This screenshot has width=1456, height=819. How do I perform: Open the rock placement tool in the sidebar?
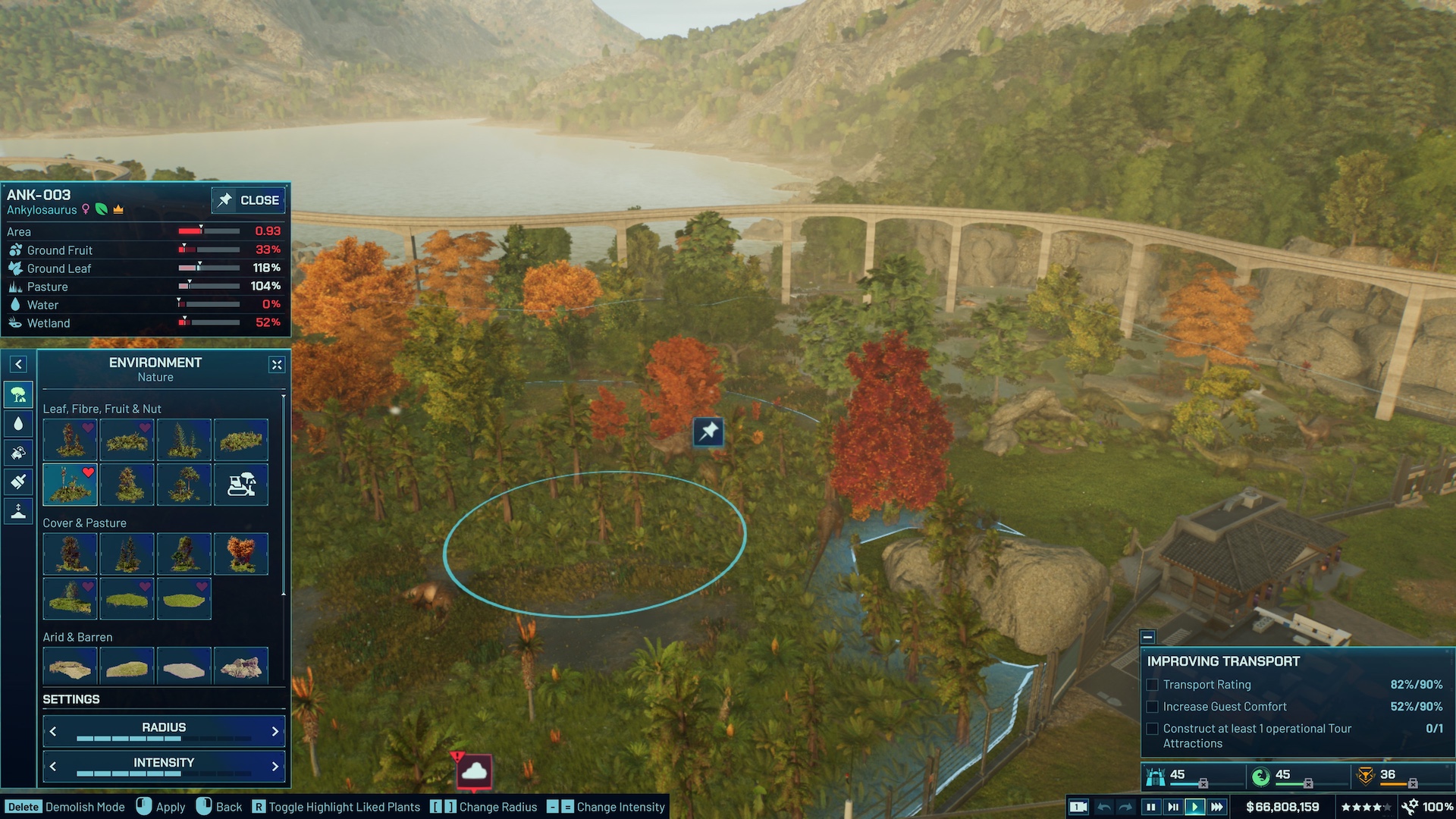[18, 453]
